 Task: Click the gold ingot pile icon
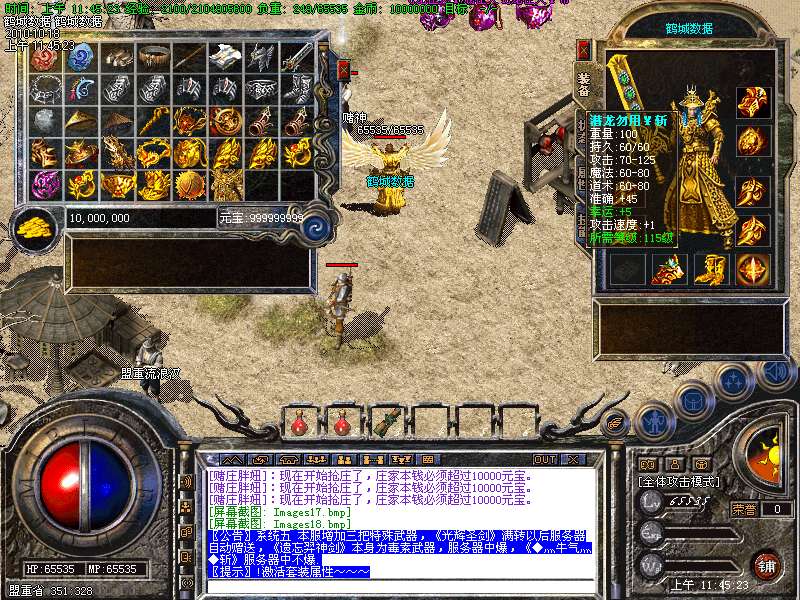coord(37,223)
